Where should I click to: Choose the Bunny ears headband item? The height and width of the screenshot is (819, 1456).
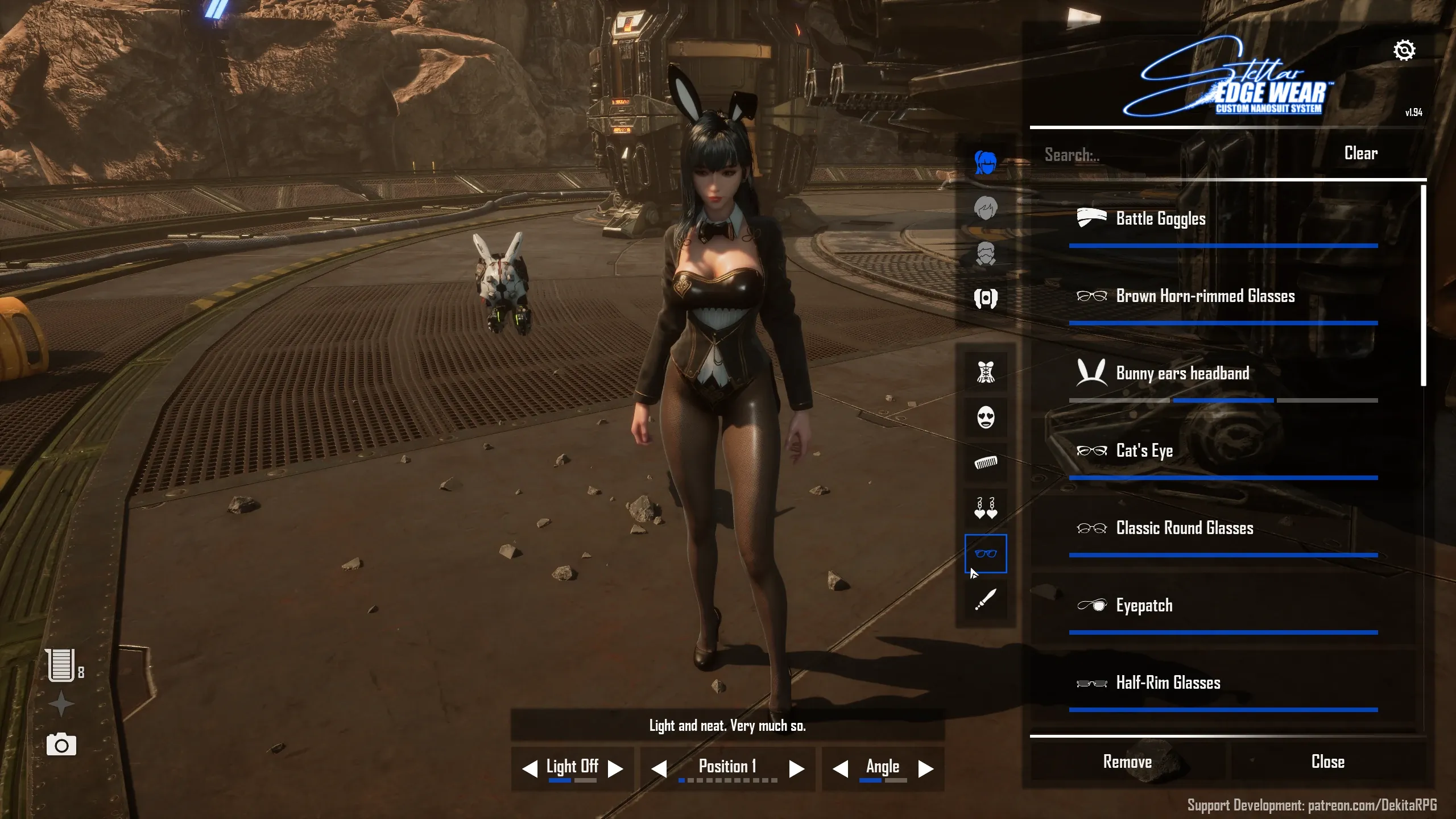[1182, 374]
